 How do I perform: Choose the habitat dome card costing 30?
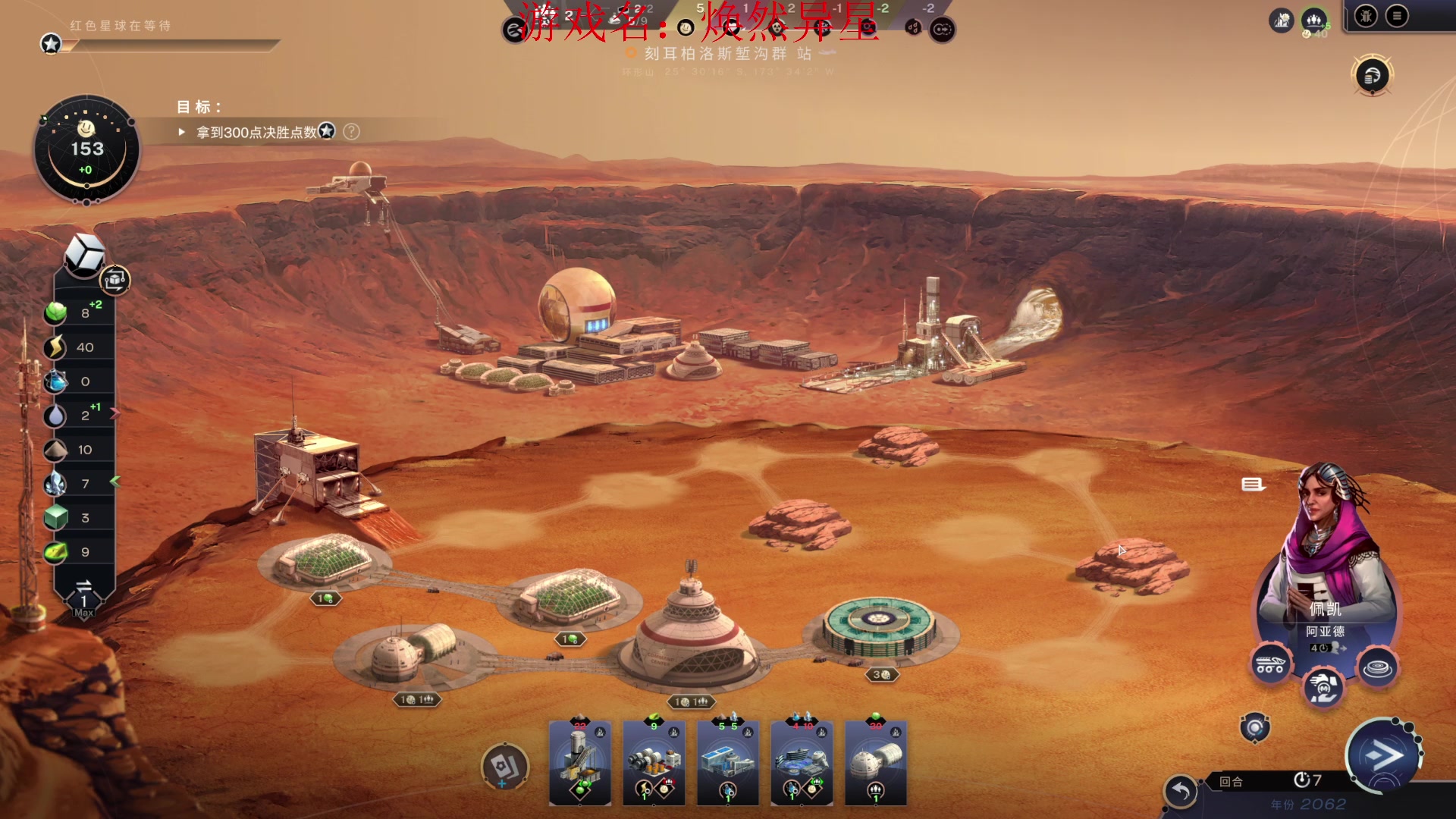click(x=876, y=762)
